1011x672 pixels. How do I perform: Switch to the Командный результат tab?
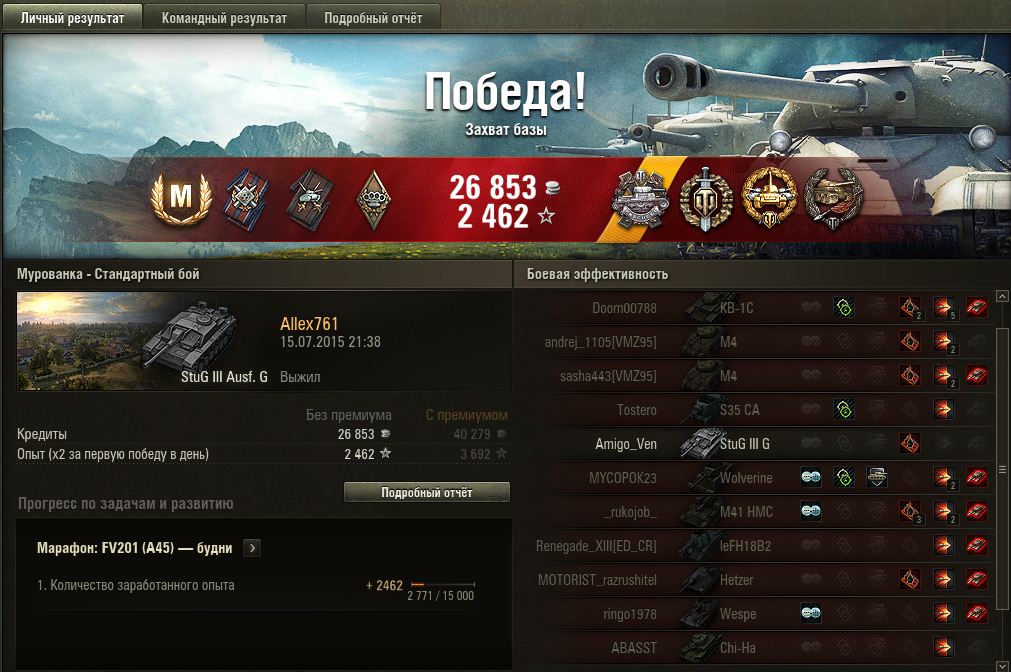click(x=223, y=18)
